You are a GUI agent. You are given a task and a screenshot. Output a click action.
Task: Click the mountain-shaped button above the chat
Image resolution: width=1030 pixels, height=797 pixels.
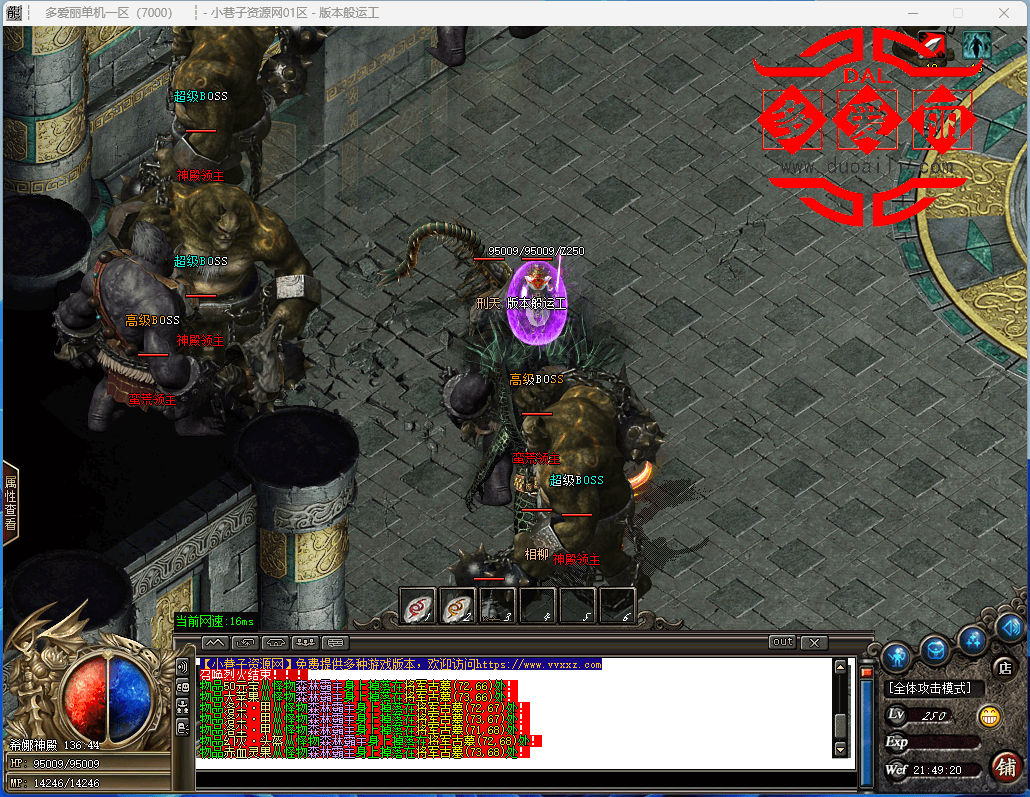pos(215,642)
